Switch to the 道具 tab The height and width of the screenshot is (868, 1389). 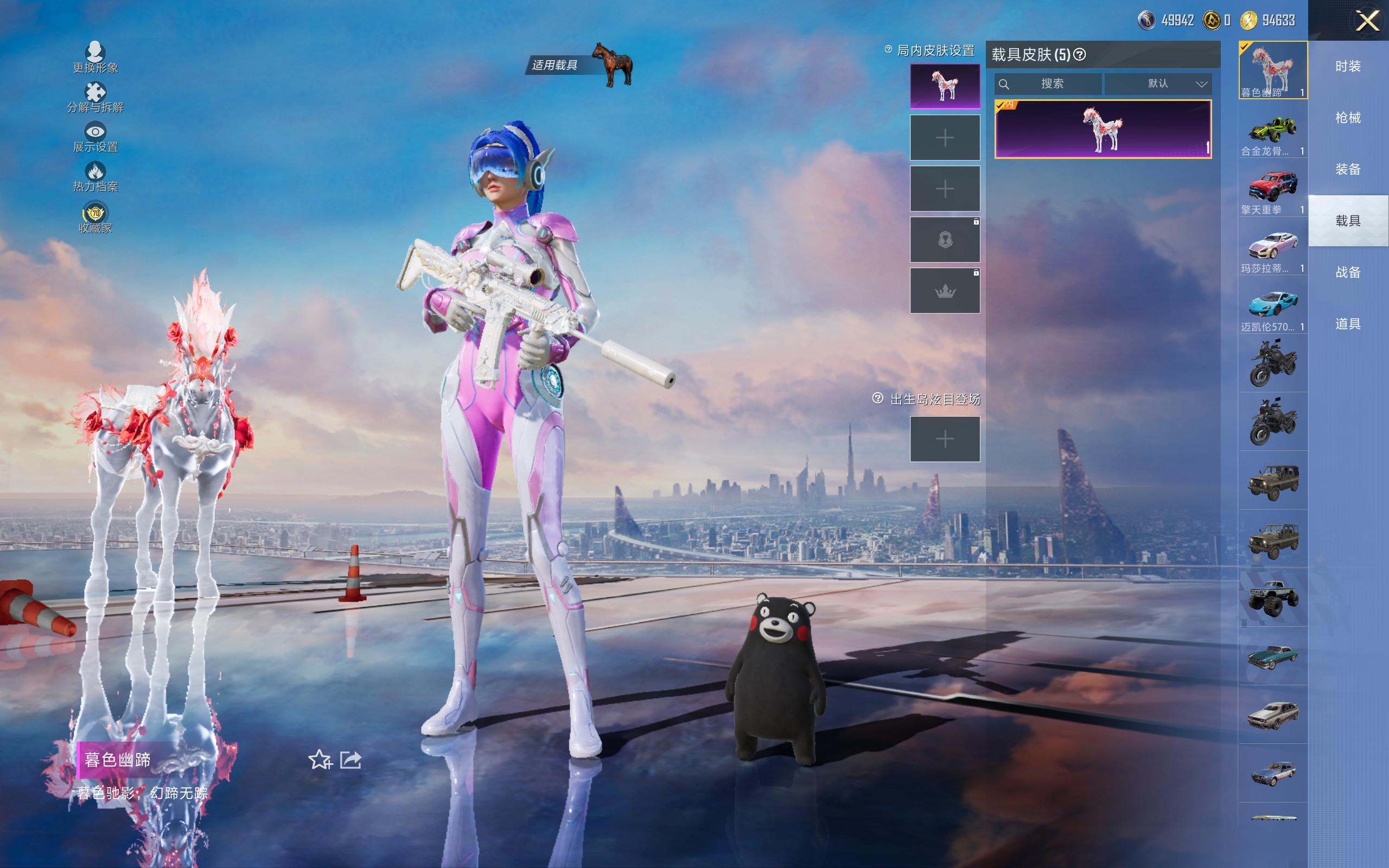coord(1348,324)
